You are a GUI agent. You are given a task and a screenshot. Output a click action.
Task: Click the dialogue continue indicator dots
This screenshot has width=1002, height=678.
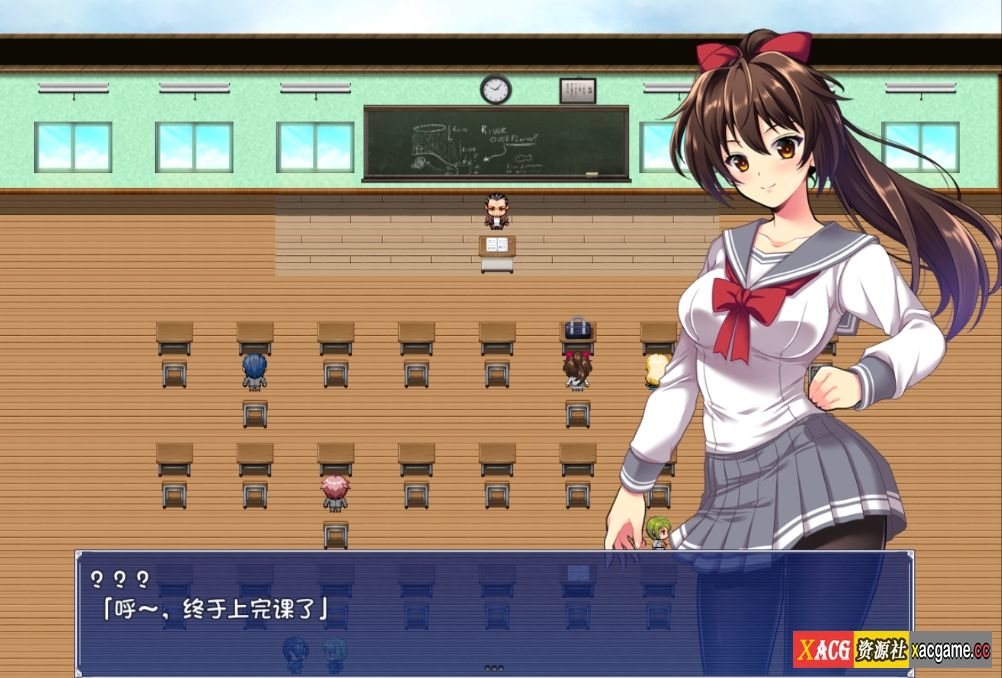click(x=494, y=667)
